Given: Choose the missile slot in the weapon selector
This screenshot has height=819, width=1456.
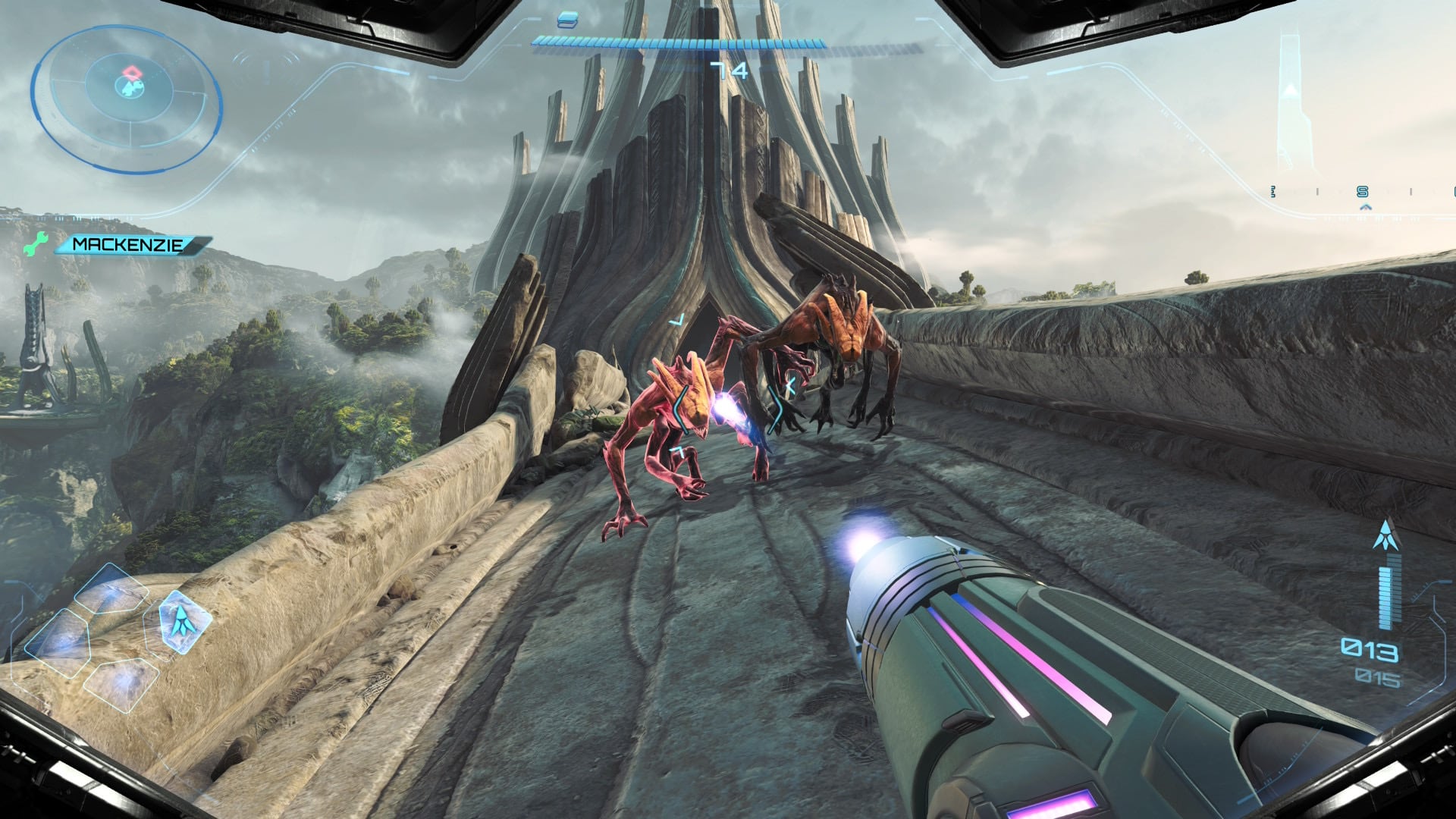Looking at the screenshot, I should pos(180,621).
